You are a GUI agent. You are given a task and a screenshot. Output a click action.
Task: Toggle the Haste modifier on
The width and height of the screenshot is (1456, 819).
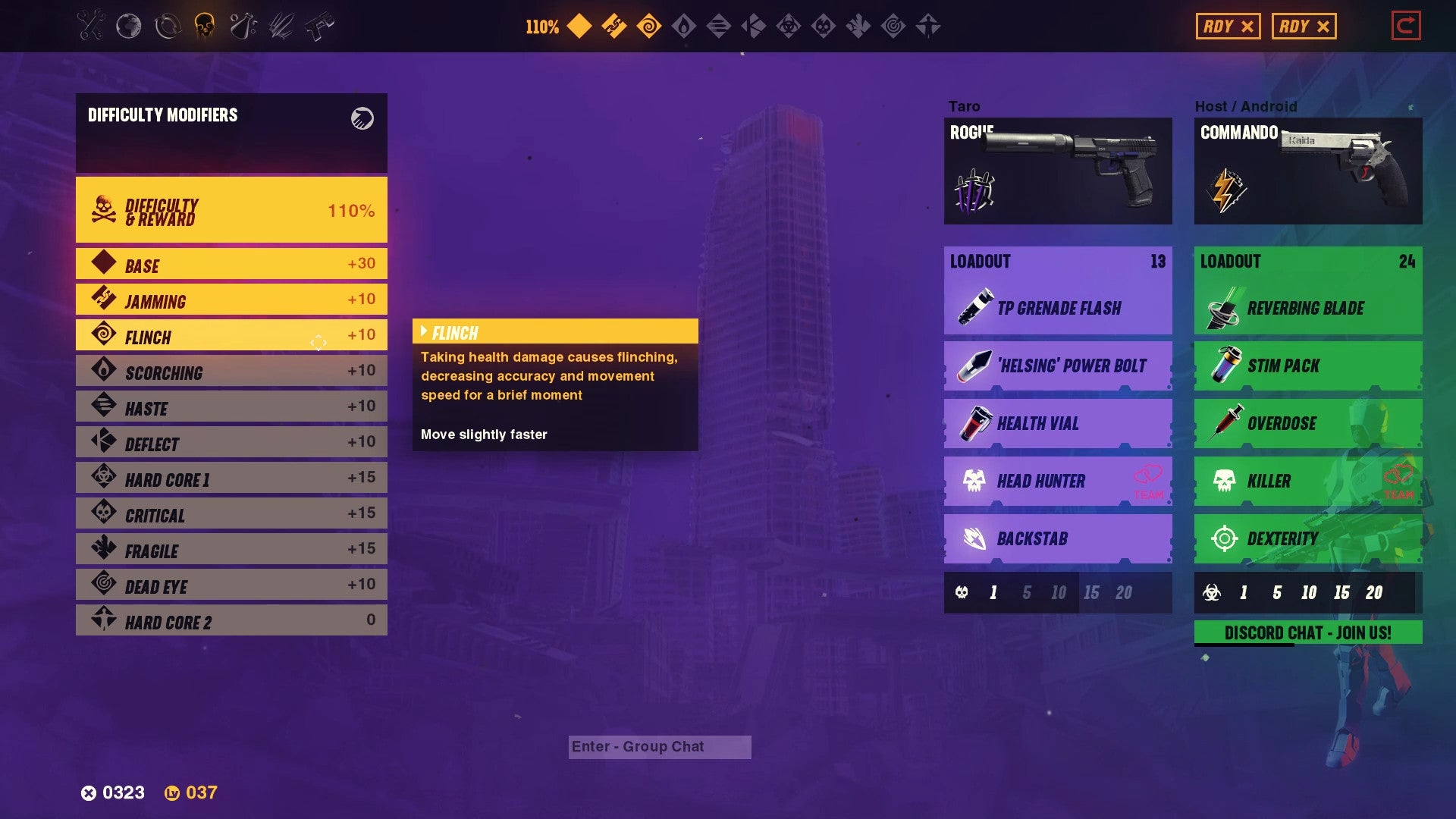[x=231, y=407]
